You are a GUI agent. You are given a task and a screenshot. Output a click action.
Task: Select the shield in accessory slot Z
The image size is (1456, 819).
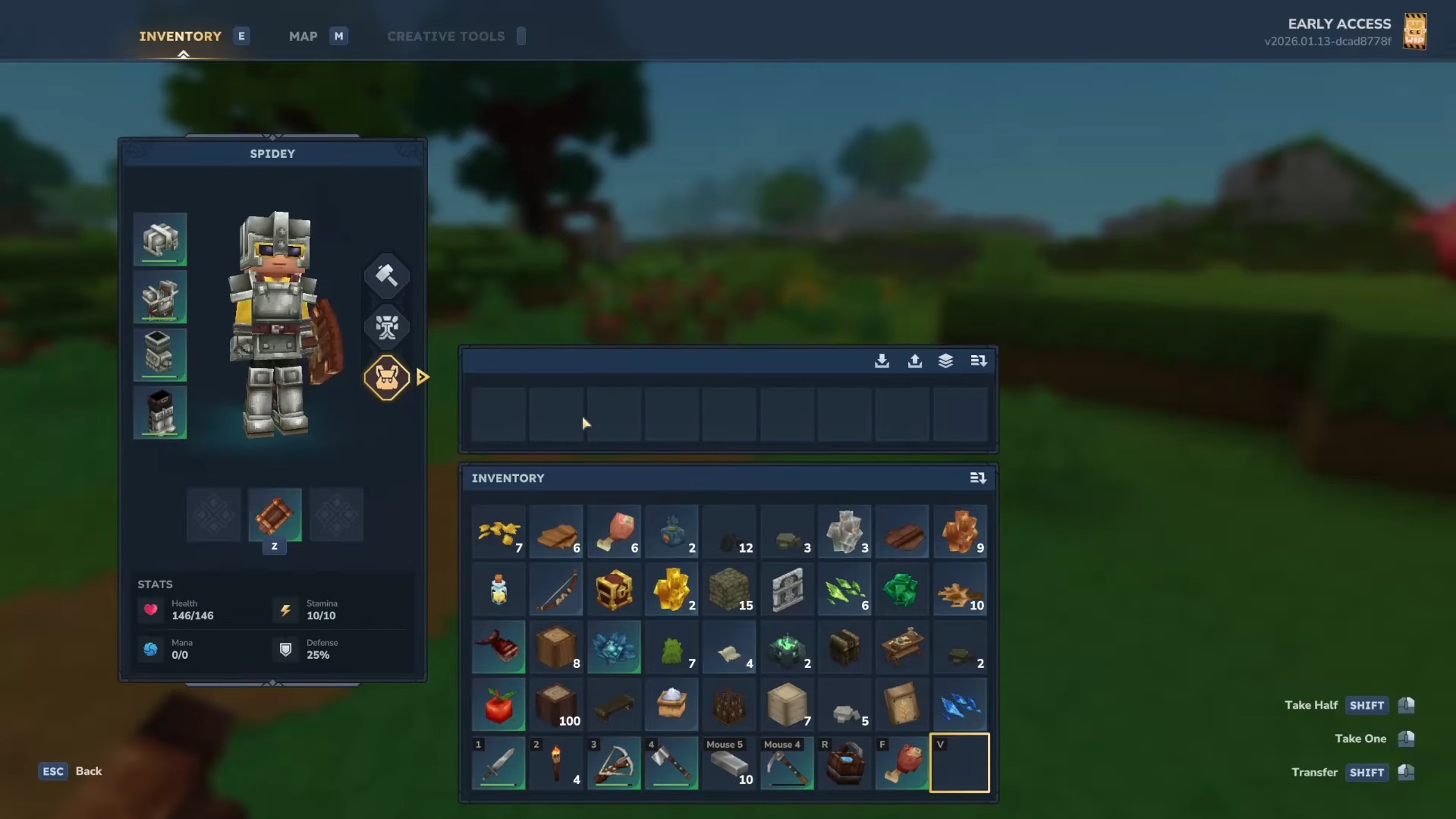[x=275, y=515]
